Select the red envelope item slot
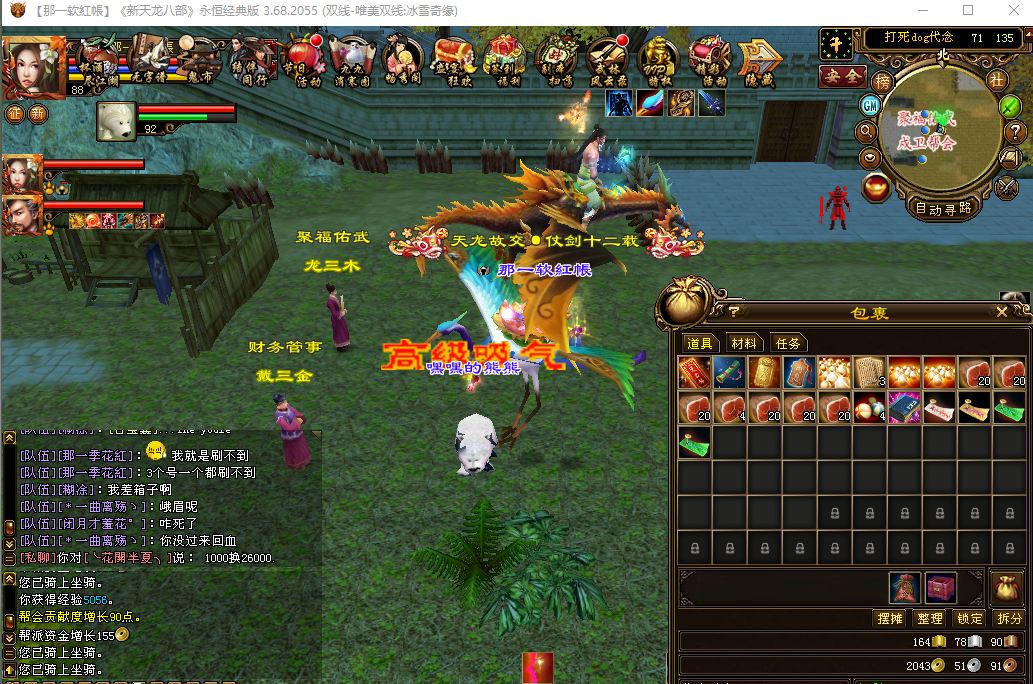The width and height of the screenshot is (1033, 684). (x=694, y=373)
